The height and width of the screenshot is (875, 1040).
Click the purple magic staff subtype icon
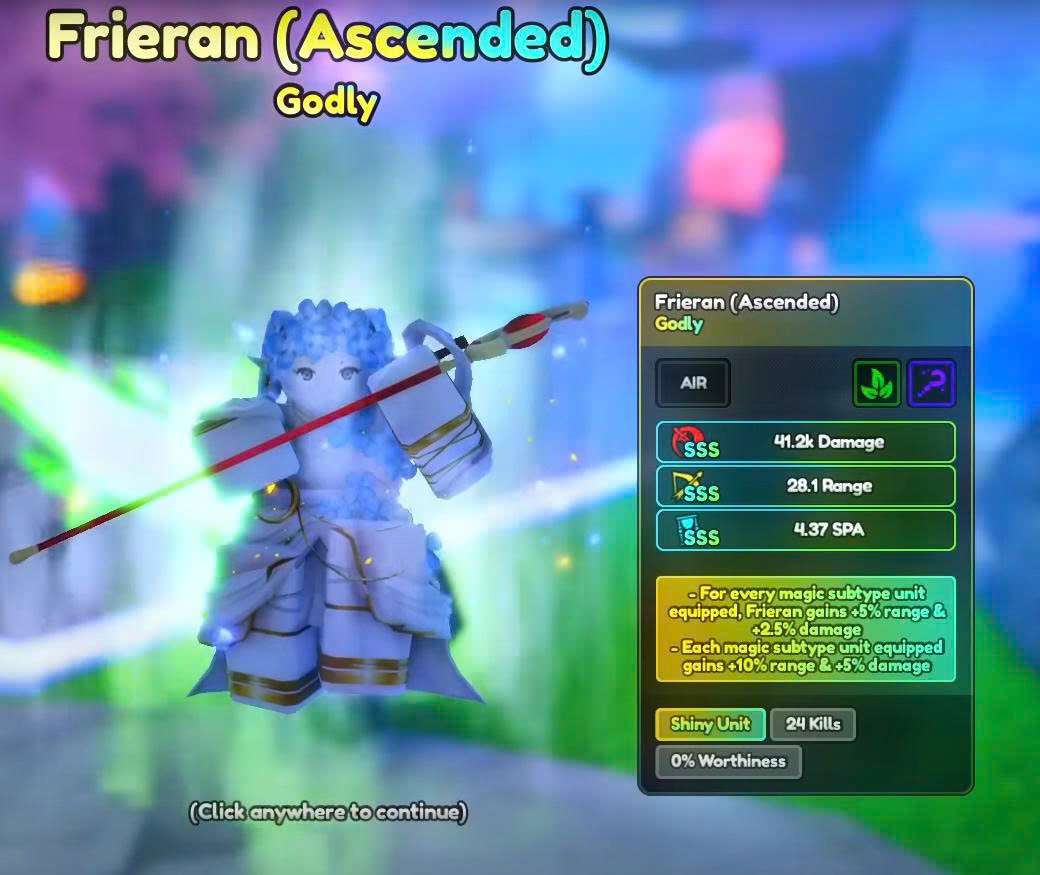(931, 383)
